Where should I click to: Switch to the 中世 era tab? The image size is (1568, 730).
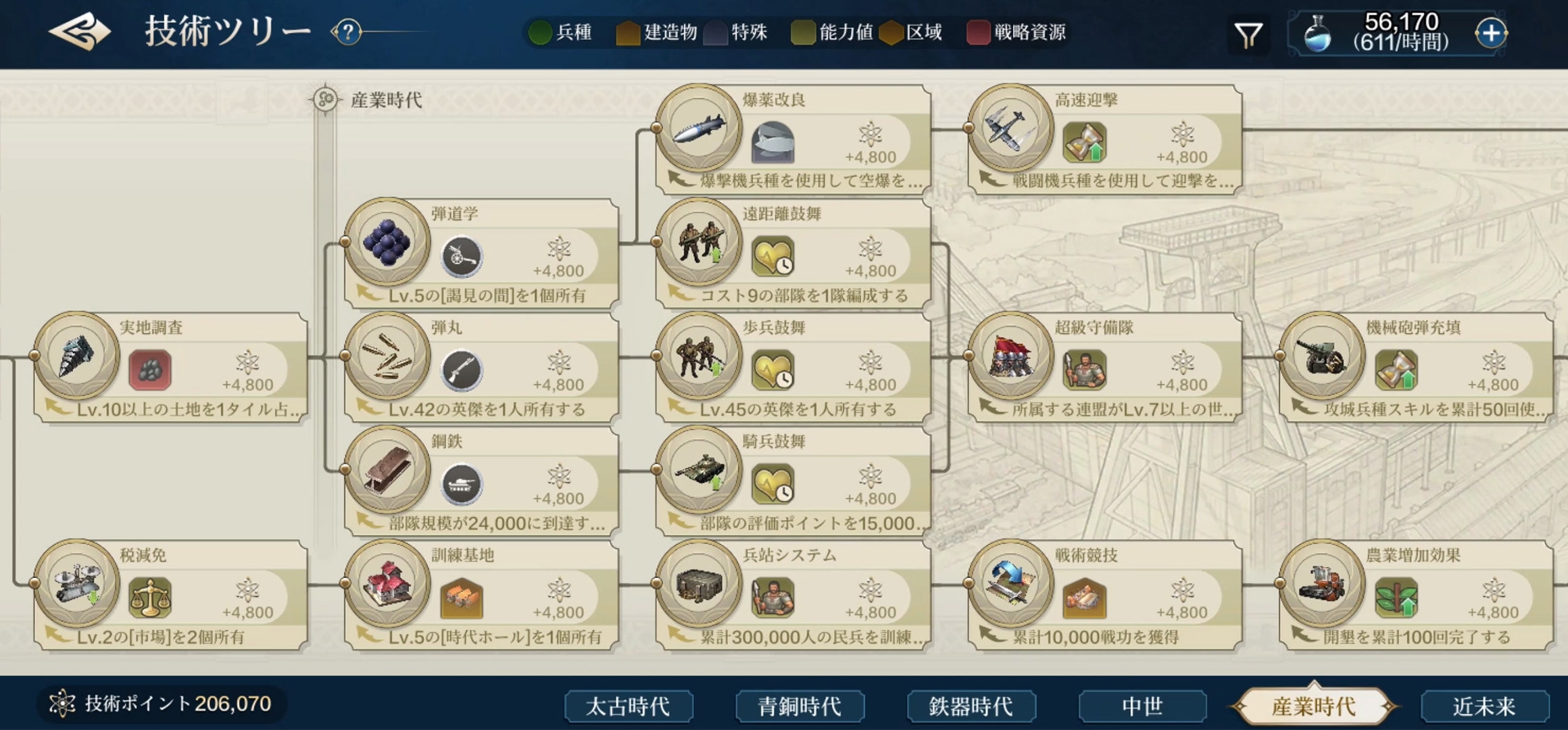click(1142, 705)
